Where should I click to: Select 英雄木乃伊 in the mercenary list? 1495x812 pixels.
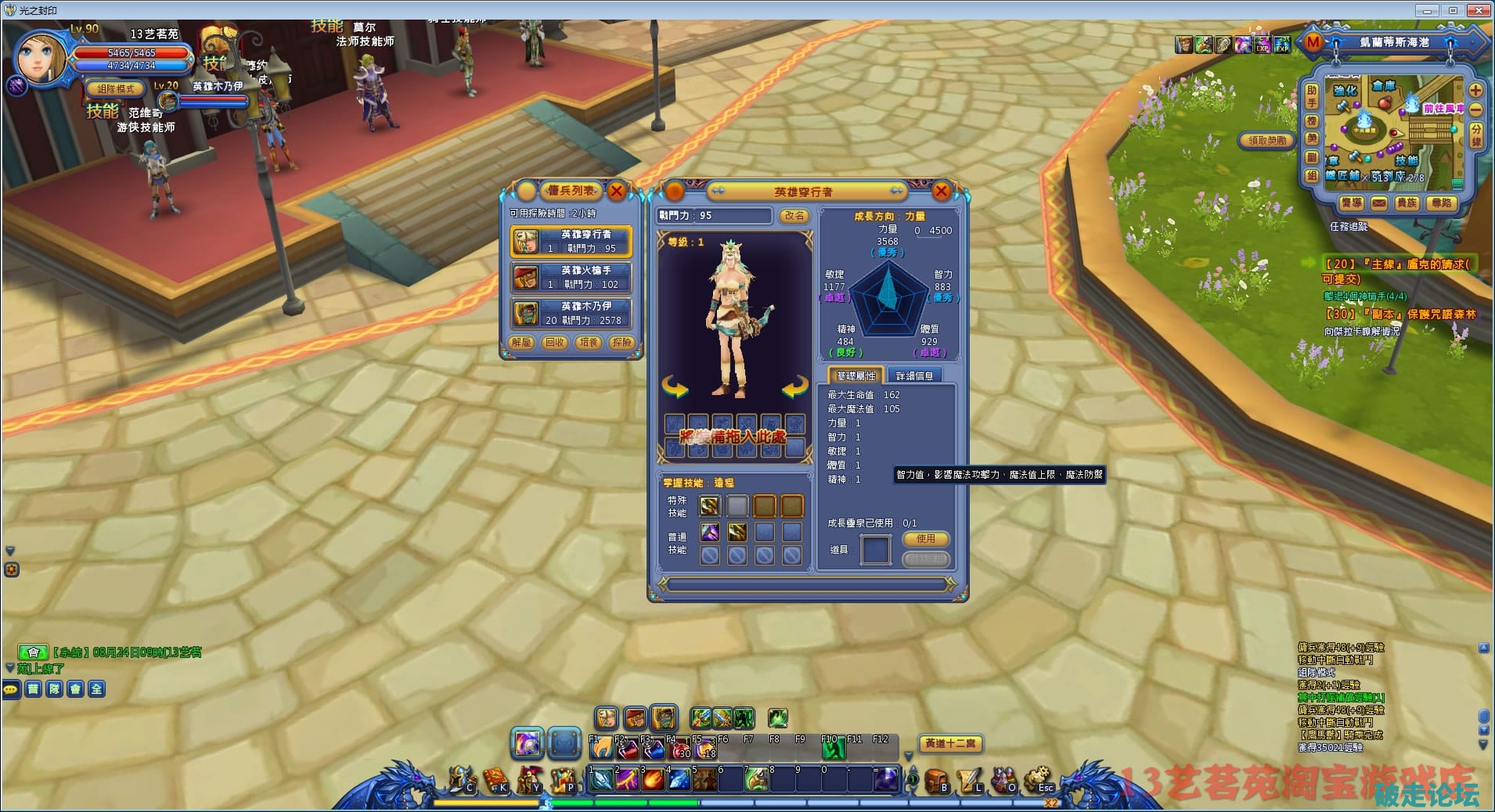point(571,313)
